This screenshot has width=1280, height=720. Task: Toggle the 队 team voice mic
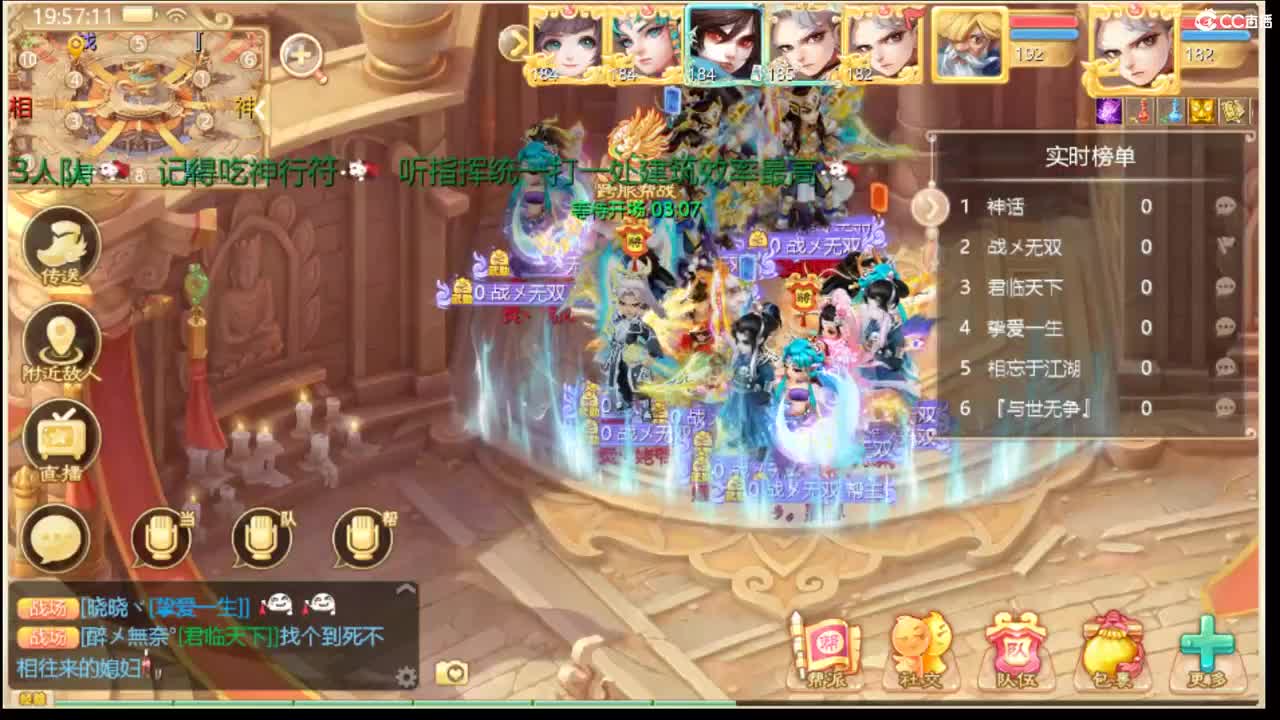click(260, 538)
